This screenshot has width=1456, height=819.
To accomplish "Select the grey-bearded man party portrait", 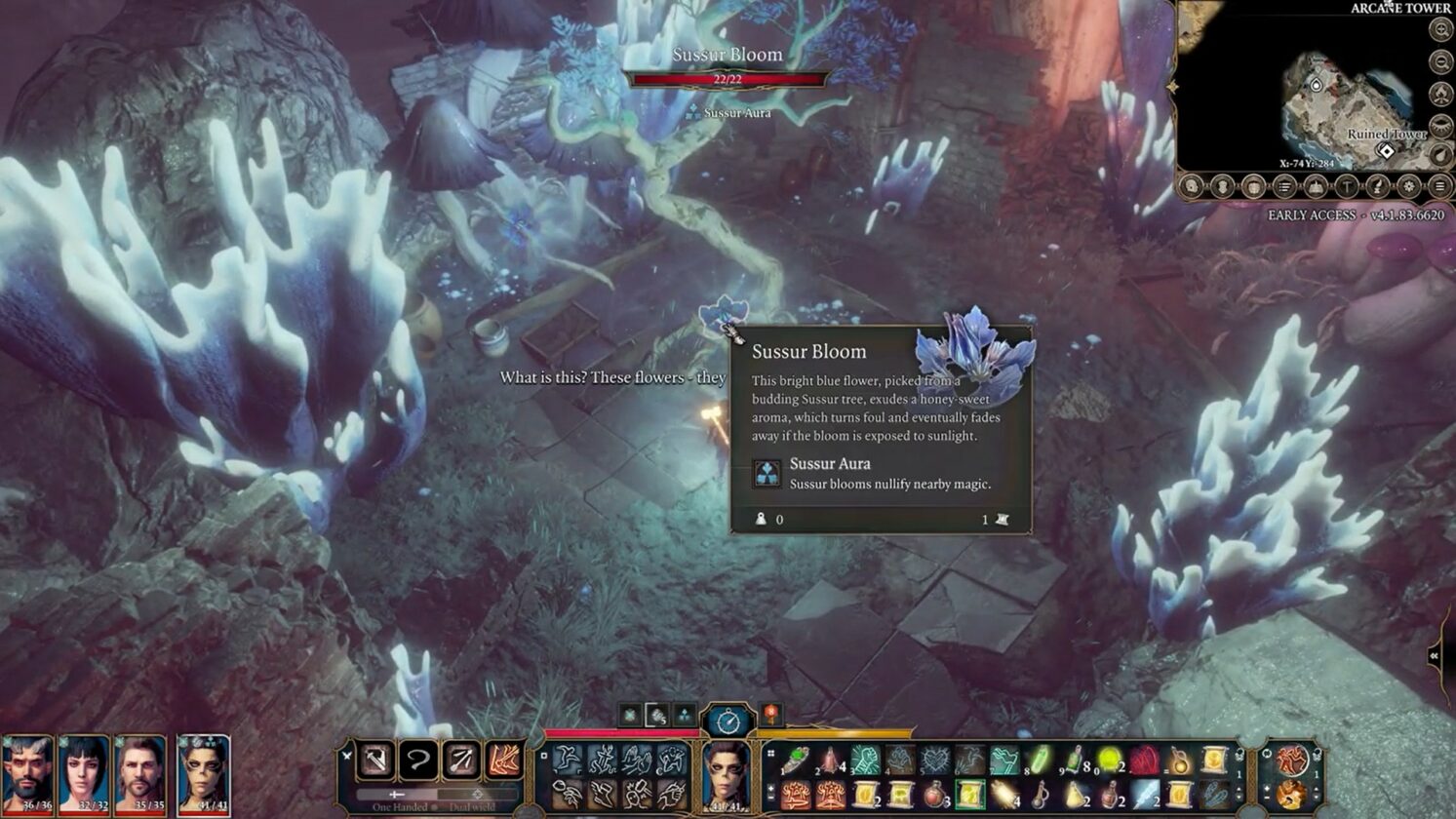I will click(140, 775).
